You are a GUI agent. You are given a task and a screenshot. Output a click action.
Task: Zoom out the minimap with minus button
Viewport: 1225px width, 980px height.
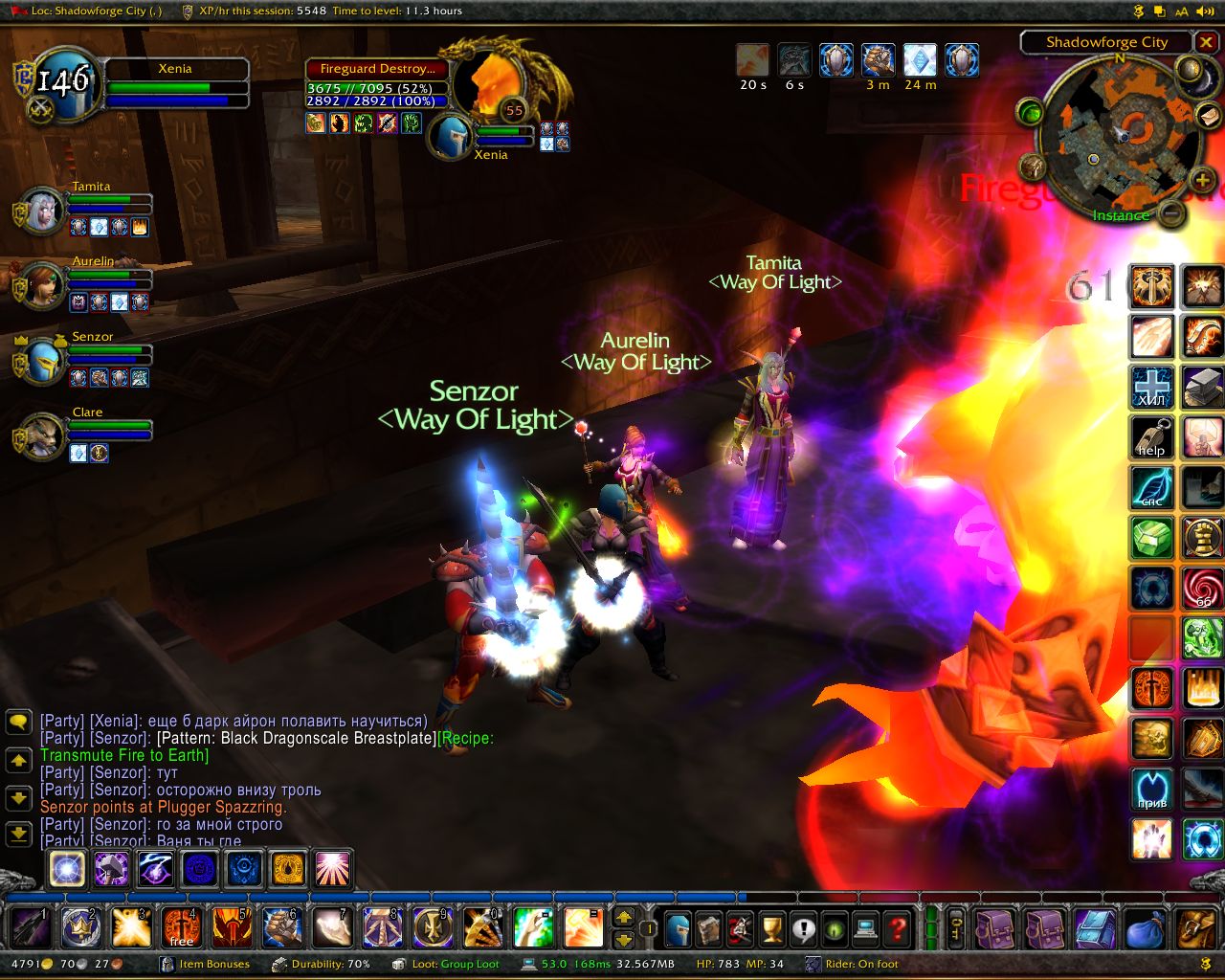tap(1170, 212)
